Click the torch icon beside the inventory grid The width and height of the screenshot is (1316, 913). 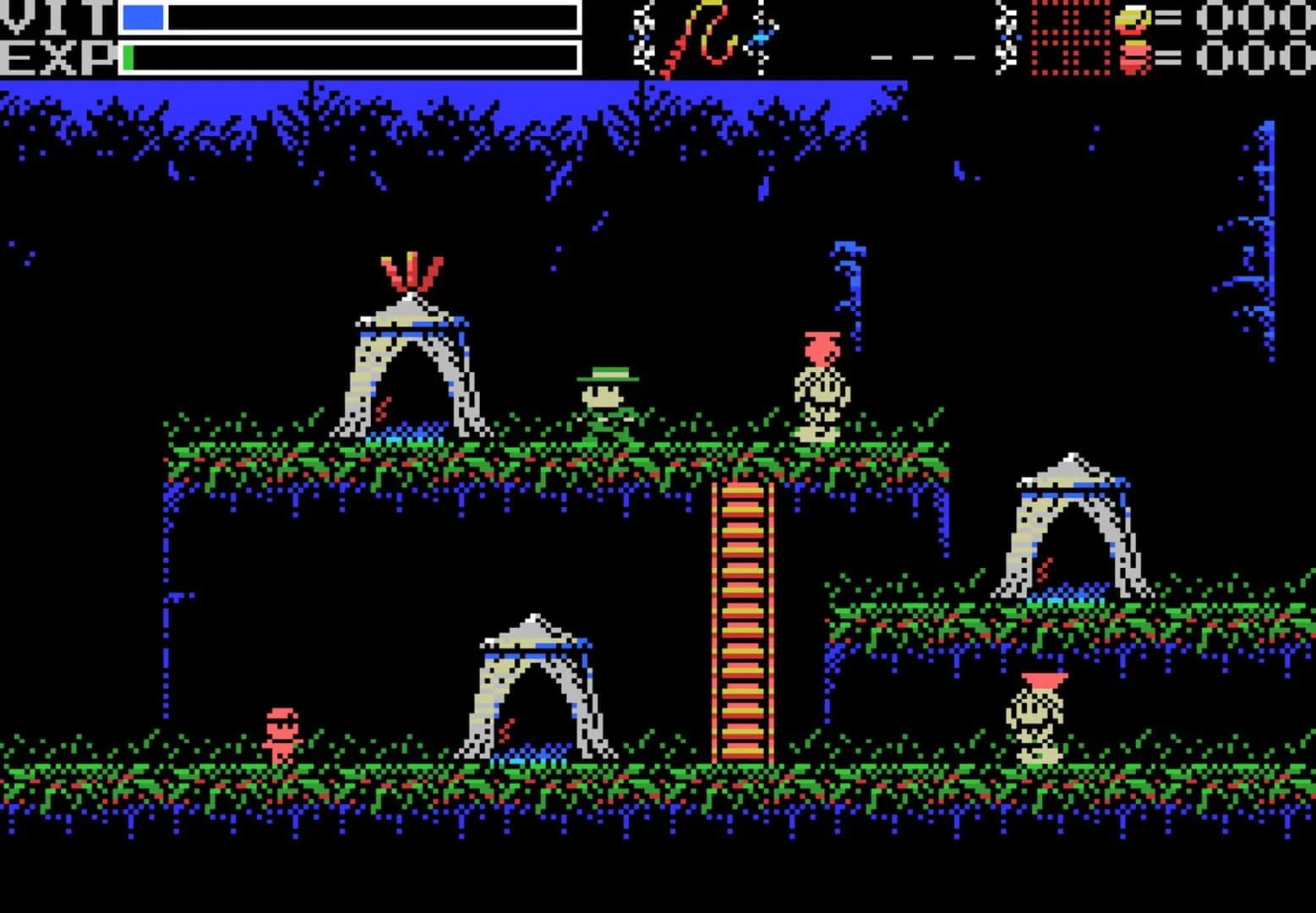[x=1005, y=38]
